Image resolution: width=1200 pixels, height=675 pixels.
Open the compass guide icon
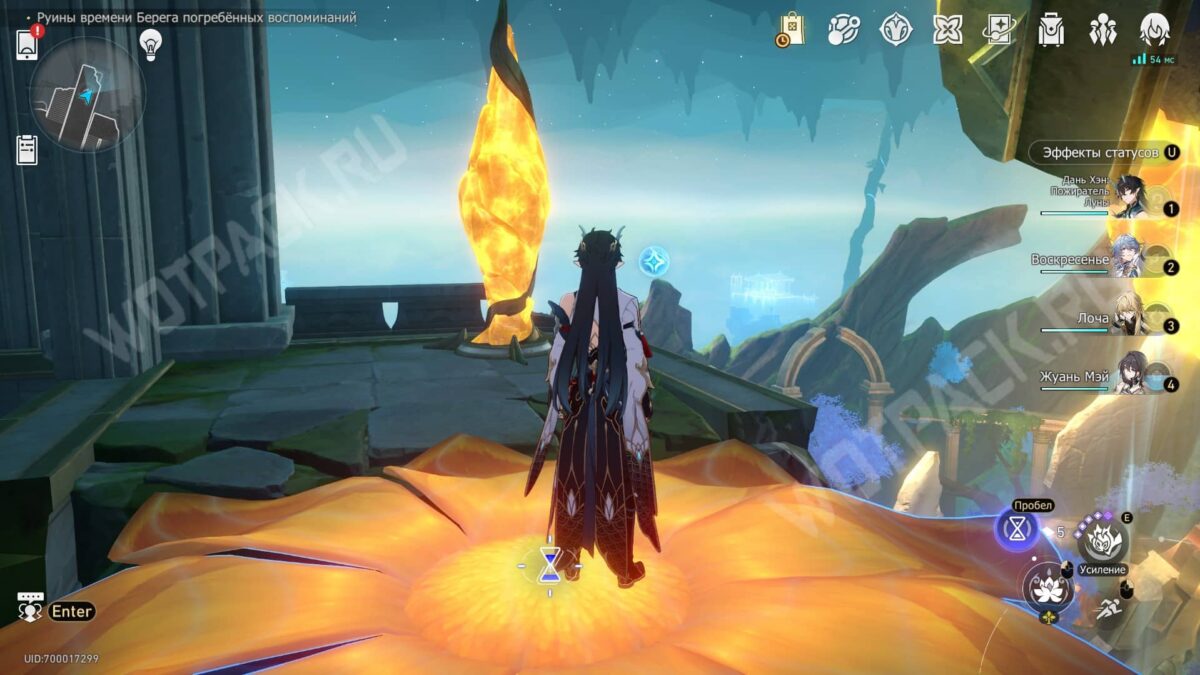[895, 29]
